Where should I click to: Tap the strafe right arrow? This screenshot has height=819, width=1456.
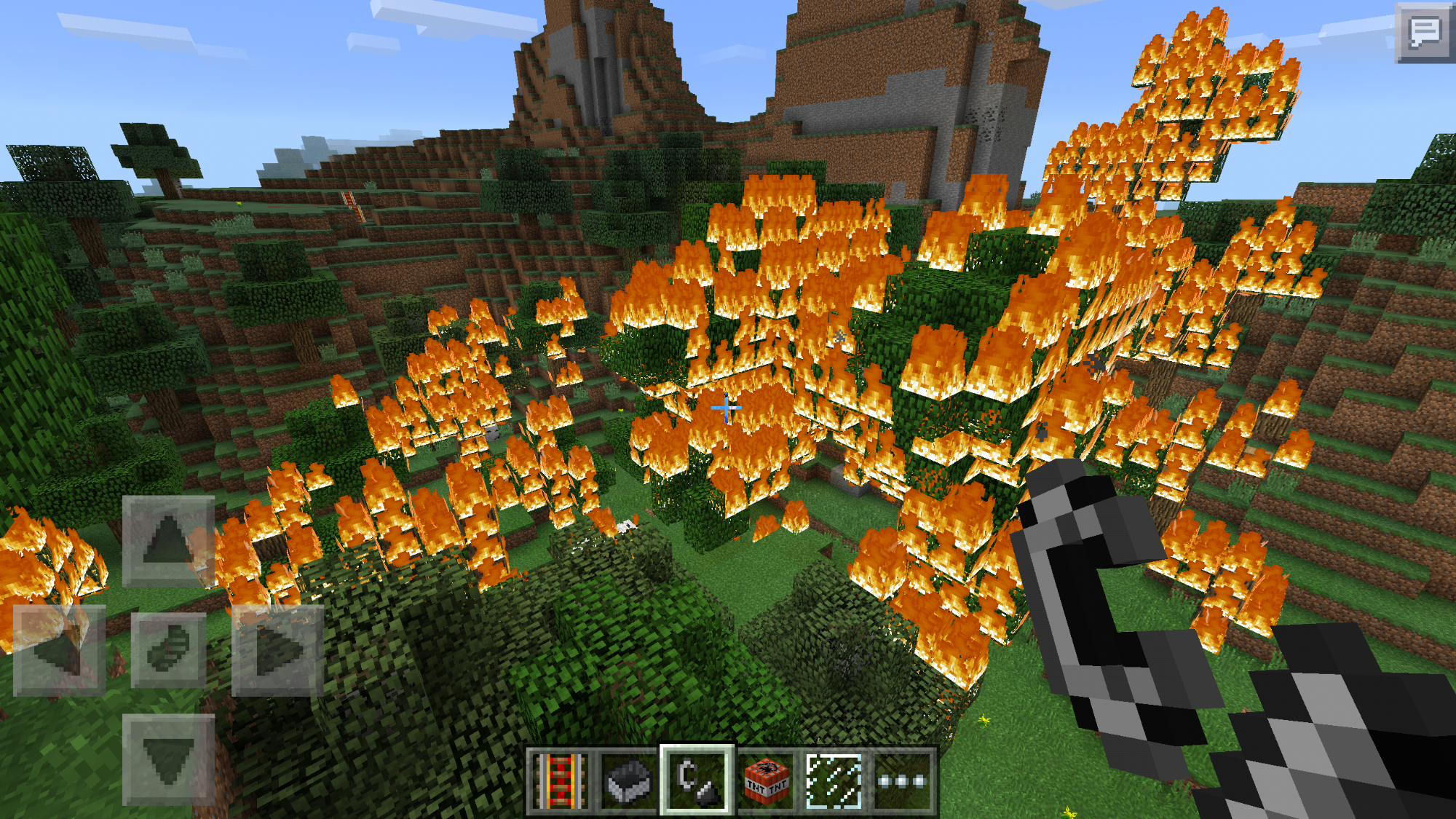(277, 650)
